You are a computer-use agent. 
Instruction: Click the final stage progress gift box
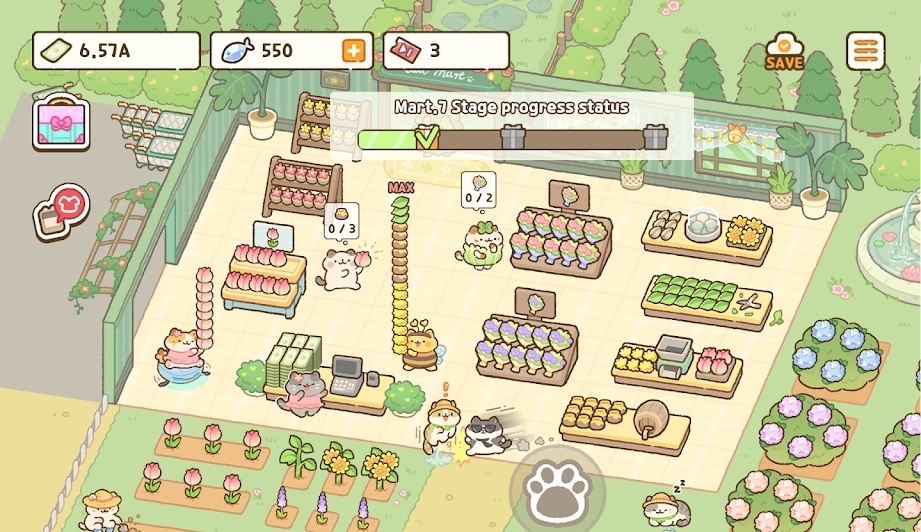655,137
